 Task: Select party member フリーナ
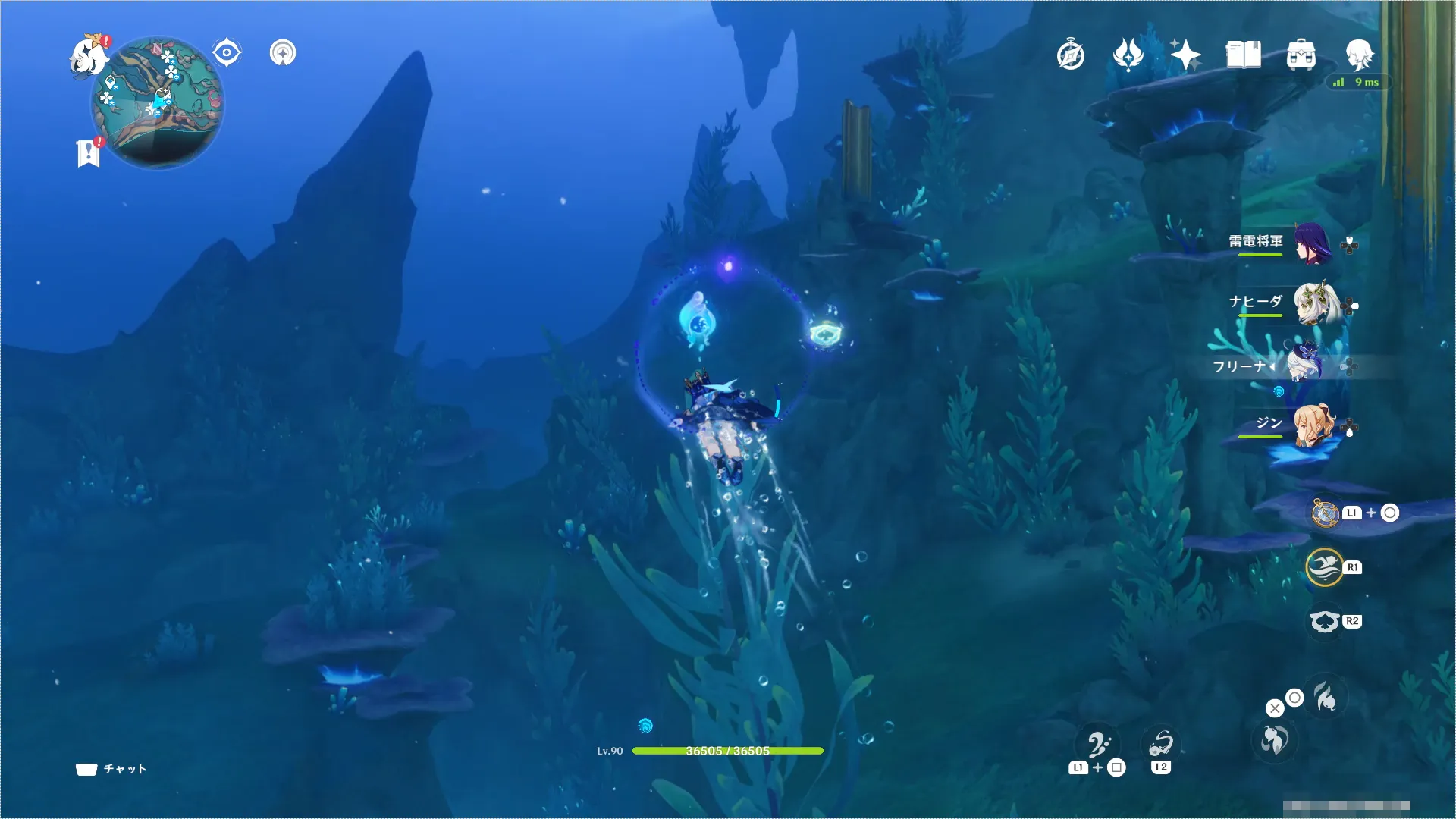click(x=1304, y=364)
